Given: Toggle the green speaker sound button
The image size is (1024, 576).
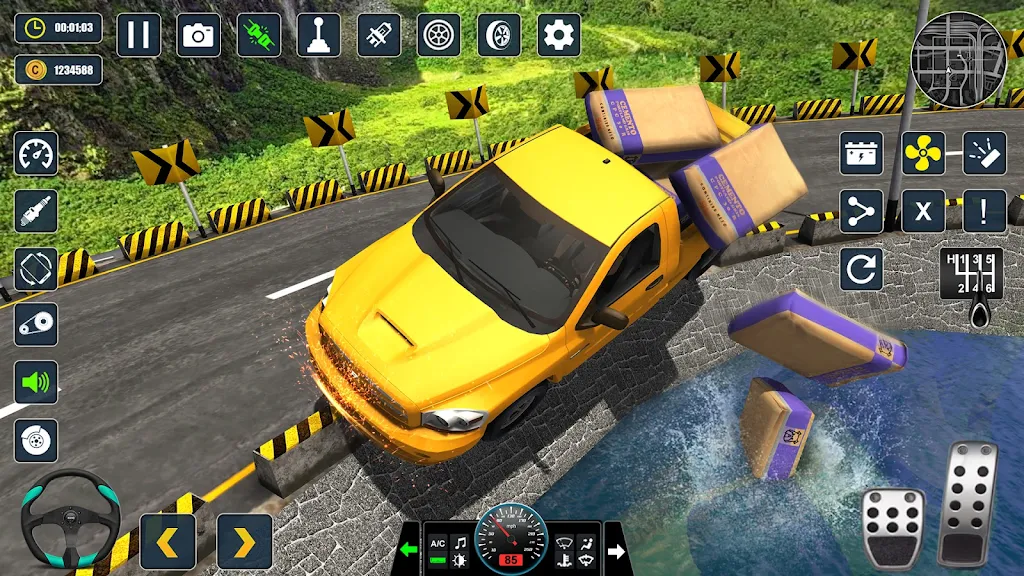Looking at the screenshot, I should pos(36,382).
